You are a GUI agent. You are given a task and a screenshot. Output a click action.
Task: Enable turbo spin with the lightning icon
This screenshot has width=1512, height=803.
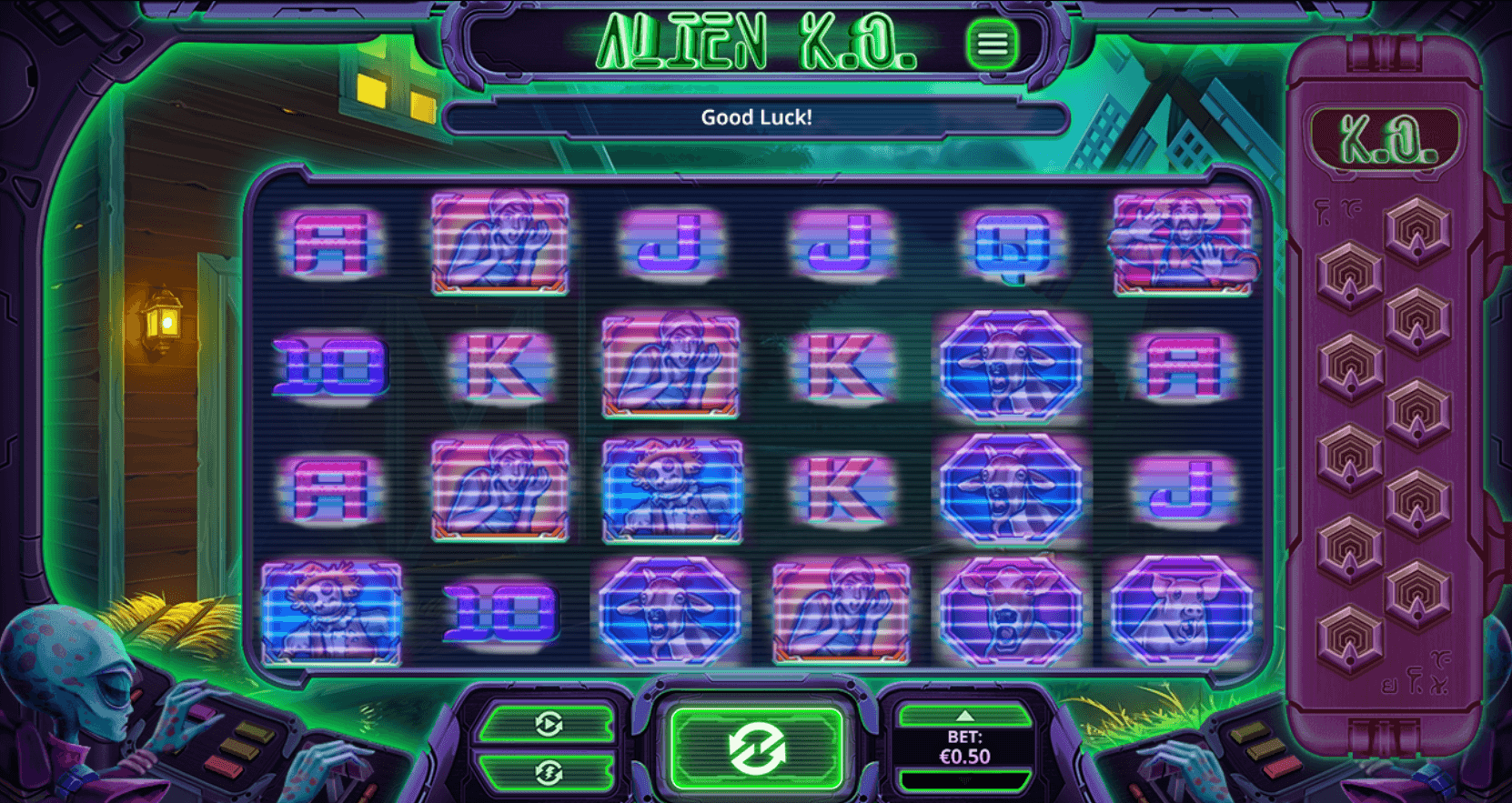(x=547, y=771)
